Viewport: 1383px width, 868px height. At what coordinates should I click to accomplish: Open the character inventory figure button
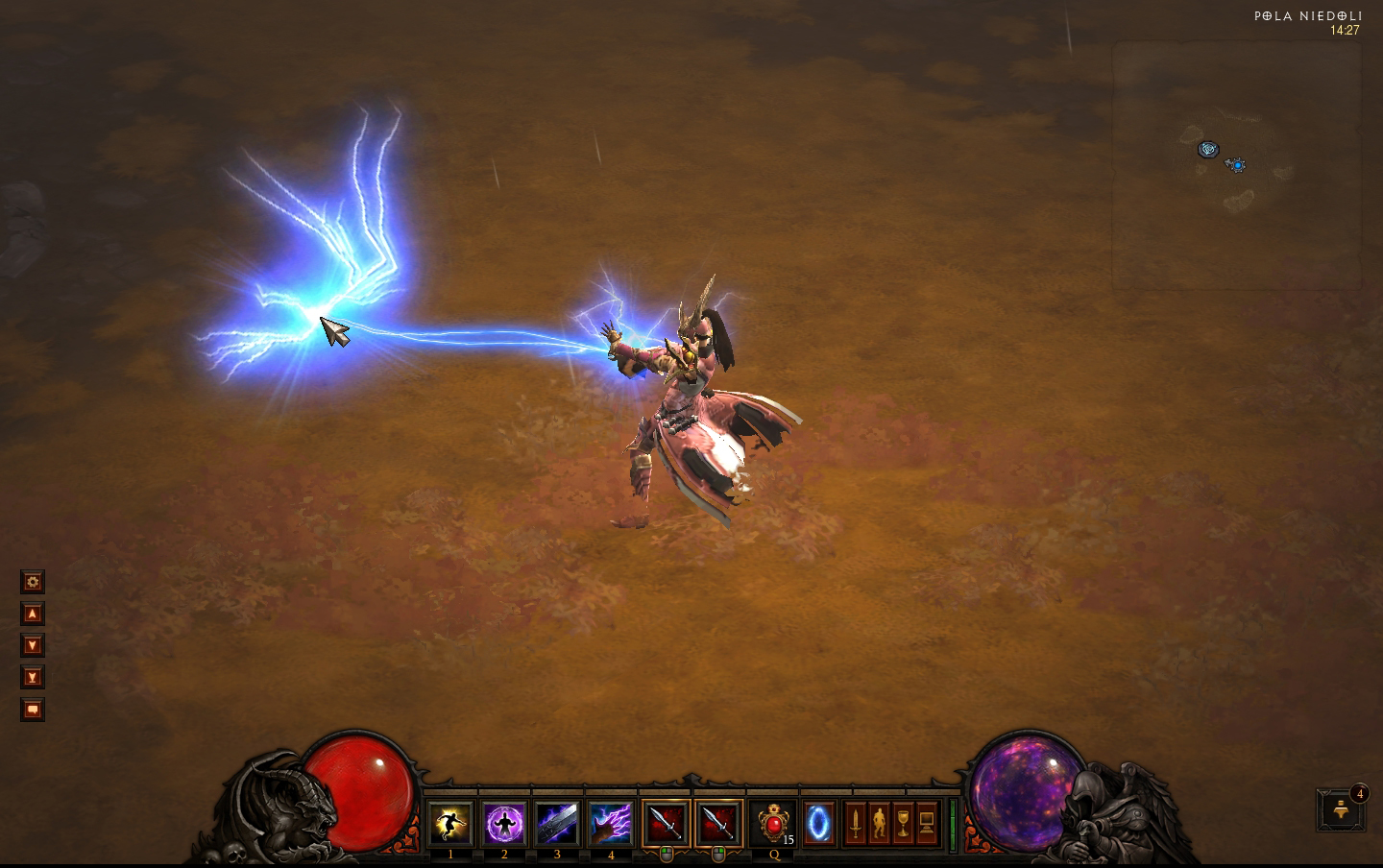click(879, 823)
